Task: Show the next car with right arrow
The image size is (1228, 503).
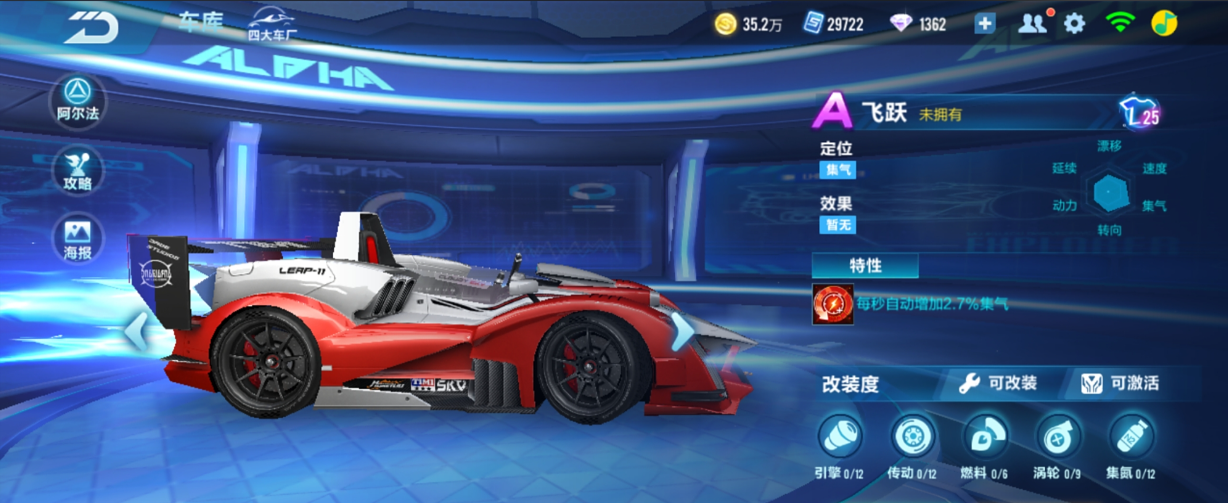Action: tap(683, 331)
